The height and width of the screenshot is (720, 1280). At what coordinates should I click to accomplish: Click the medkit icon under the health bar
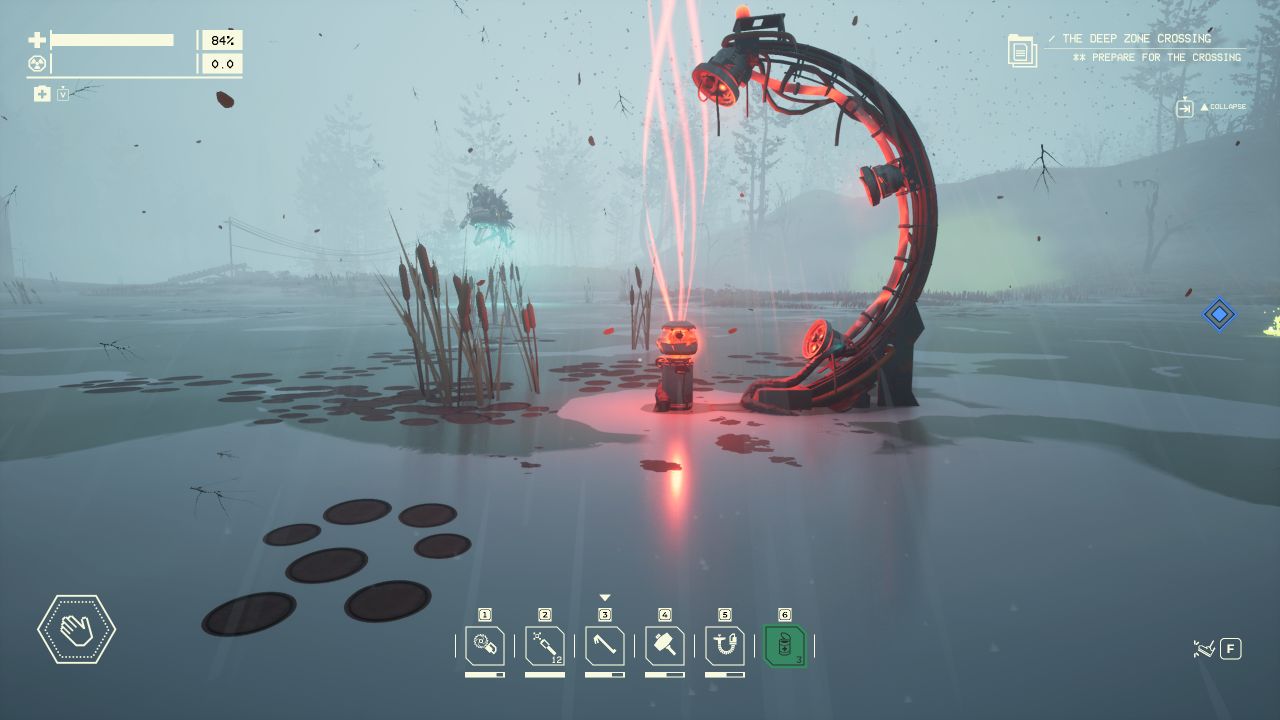click(42, 94)
